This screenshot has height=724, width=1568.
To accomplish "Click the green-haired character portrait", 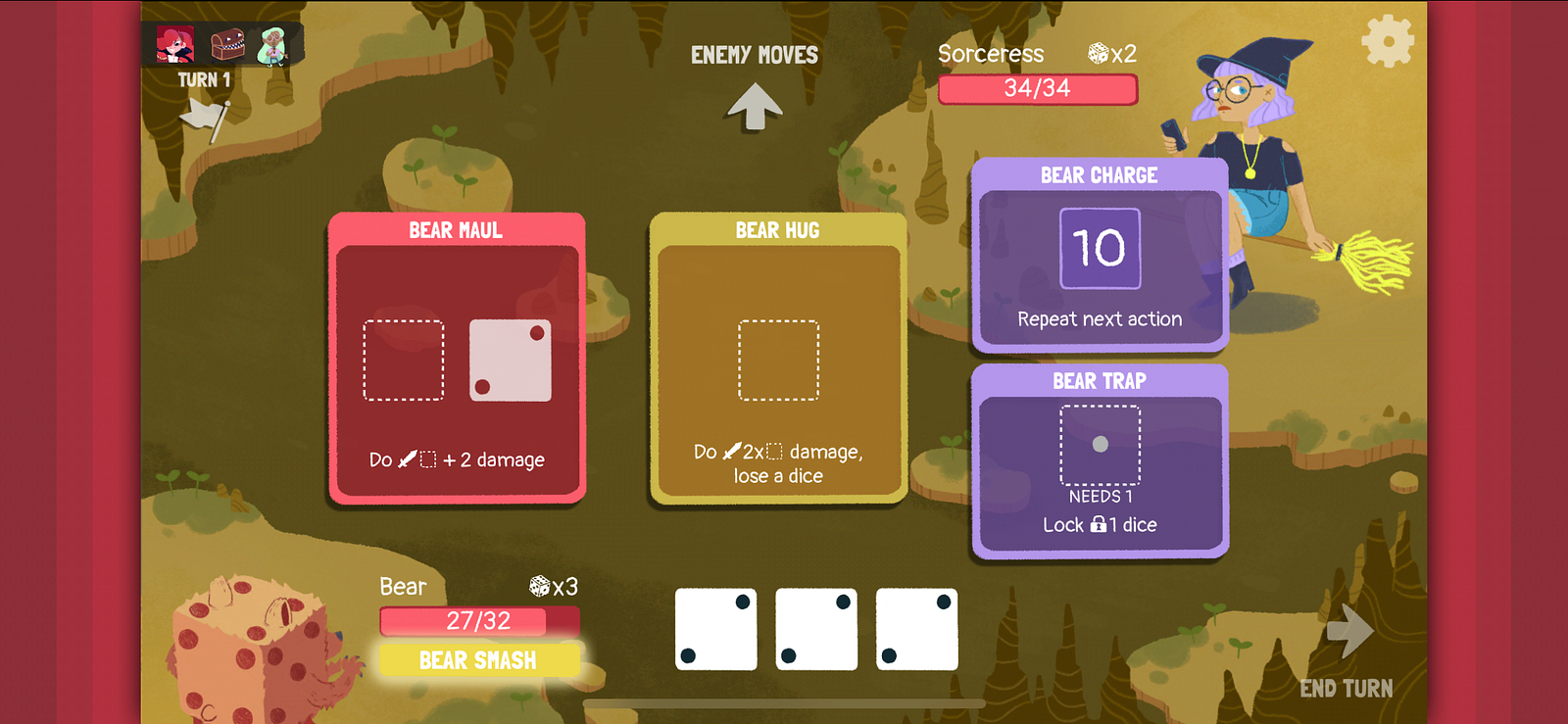I will tap(273, 45).
